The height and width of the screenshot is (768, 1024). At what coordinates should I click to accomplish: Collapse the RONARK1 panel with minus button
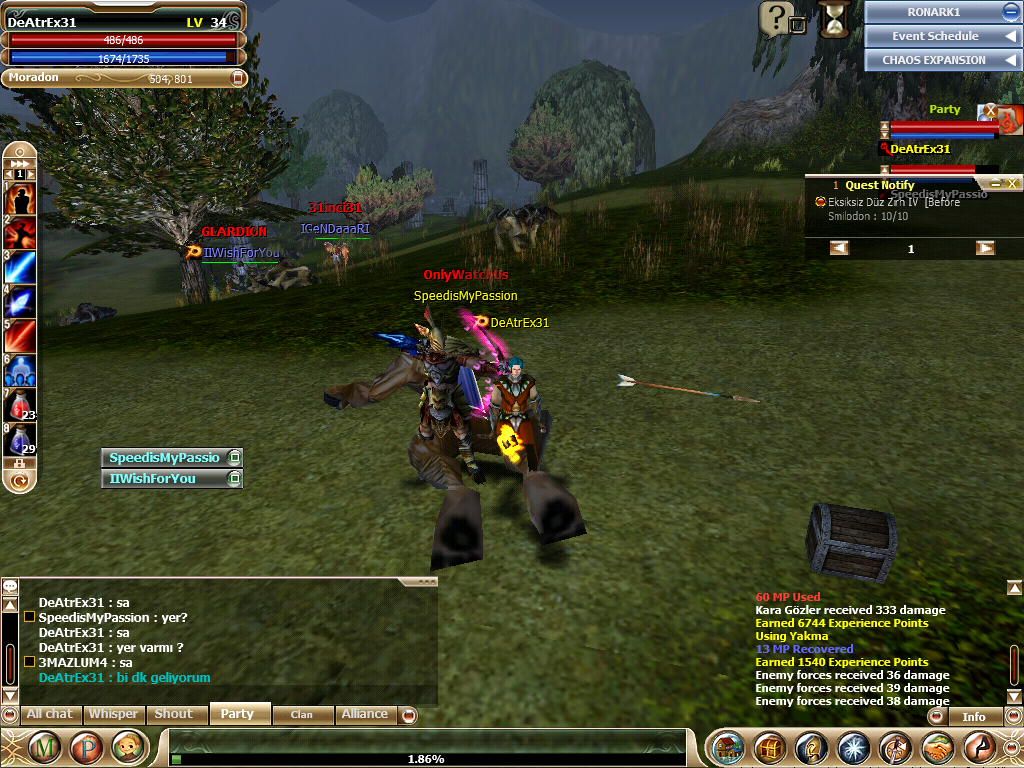click(1010, 12)
